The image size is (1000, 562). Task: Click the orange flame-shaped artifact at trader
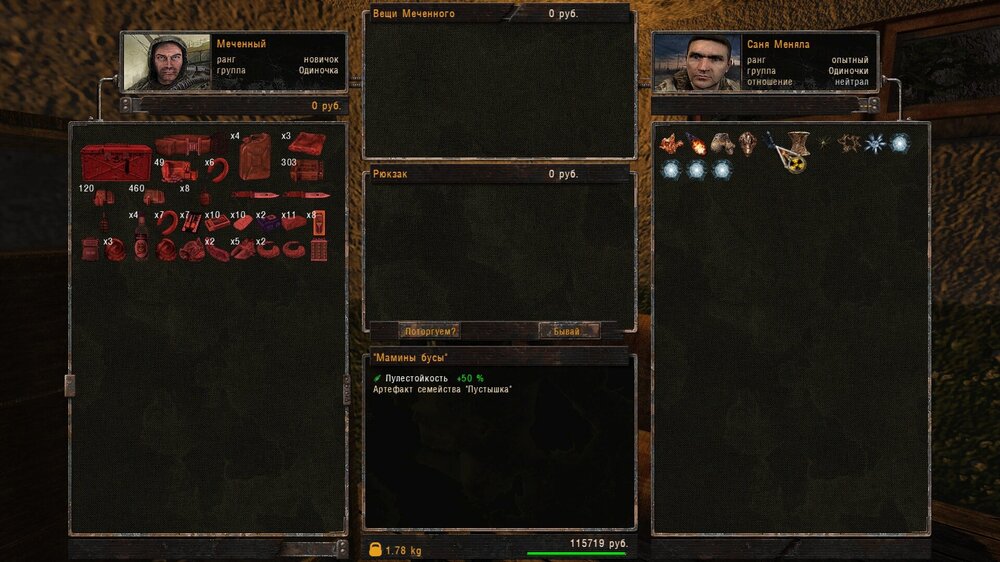(670, 143)
